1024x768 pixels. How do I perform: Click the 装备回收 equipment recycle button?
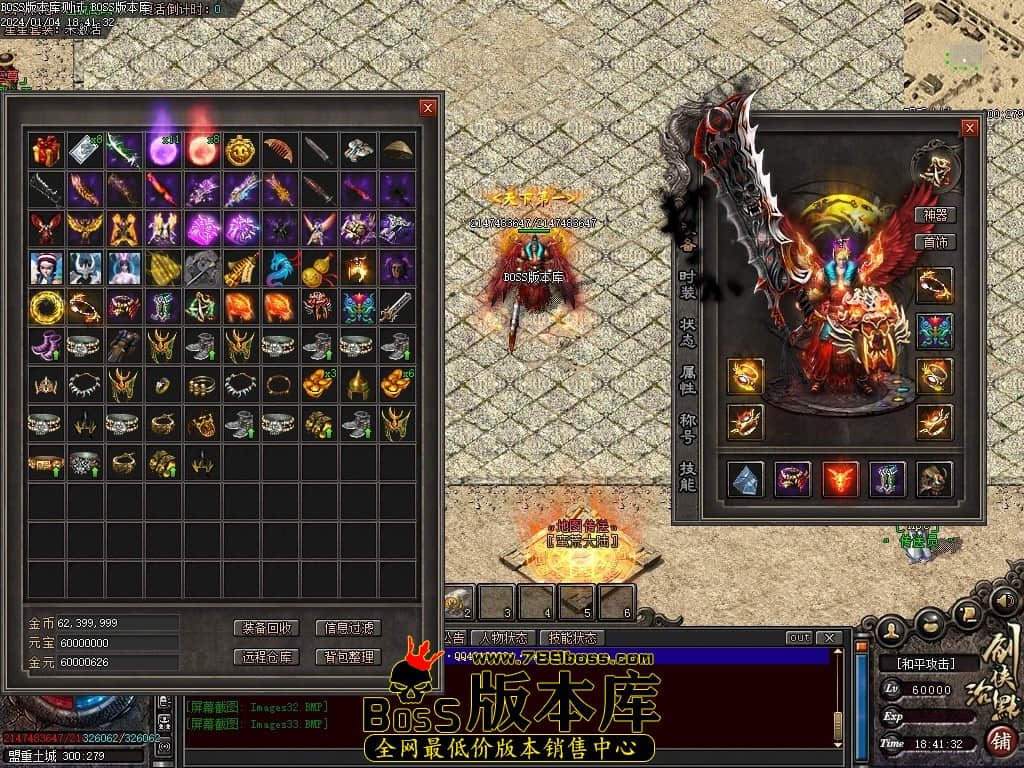[266, 628]
